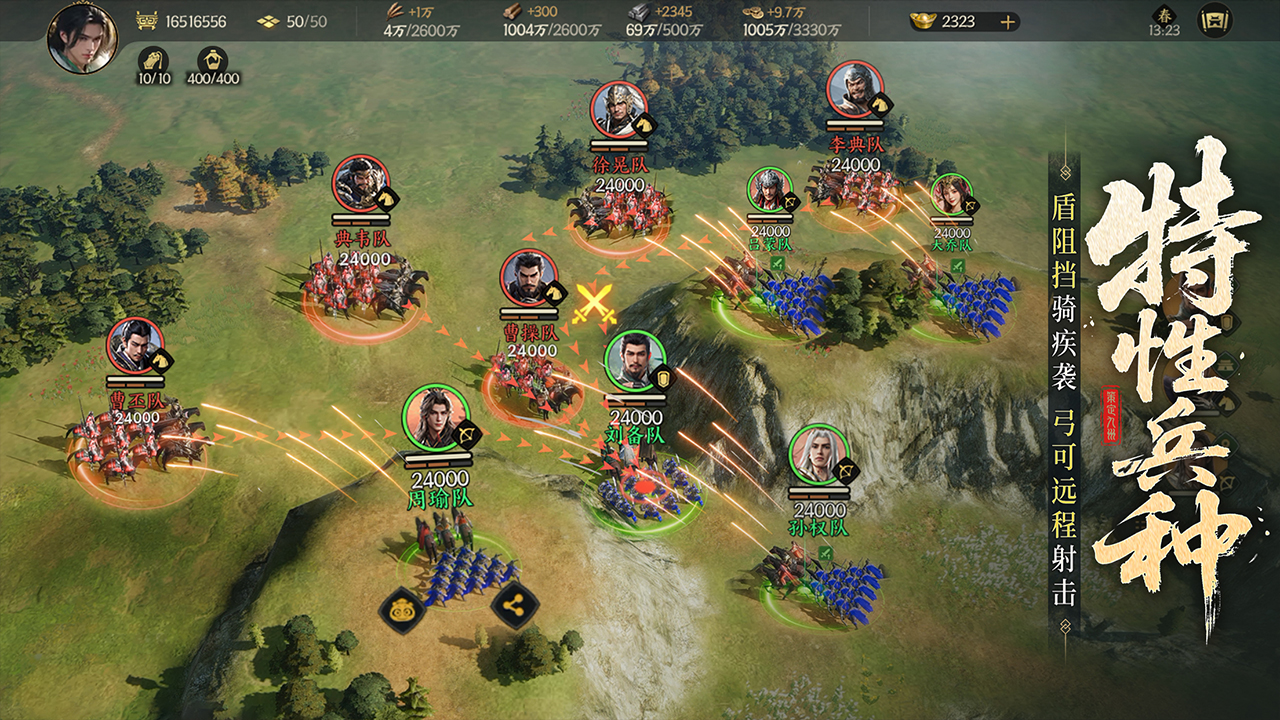Image resolution: width=1280 pixels, height=720 pixels.
Task: Choose 周瑜队 archer general portrait
Action: (x=435, y=417)
